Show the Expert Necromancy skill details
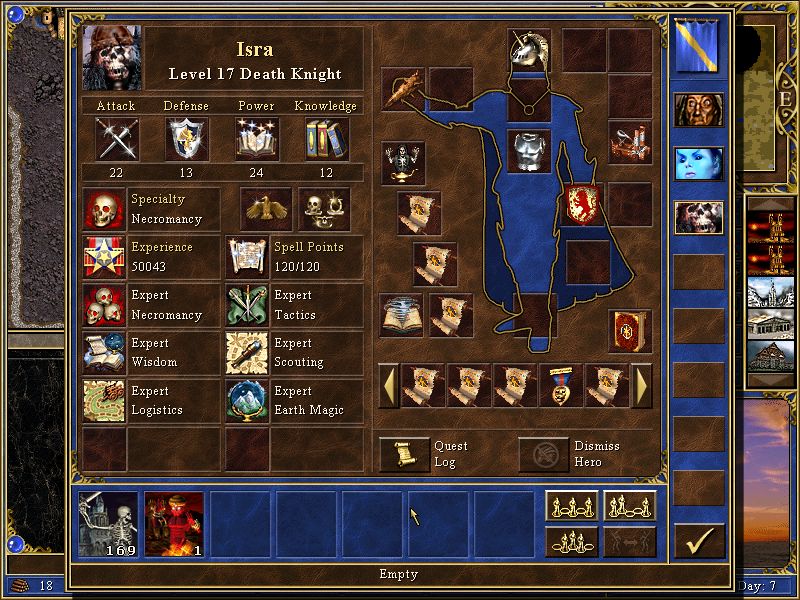The height and width of the screenshot is (600, 800). pos(104,305)
